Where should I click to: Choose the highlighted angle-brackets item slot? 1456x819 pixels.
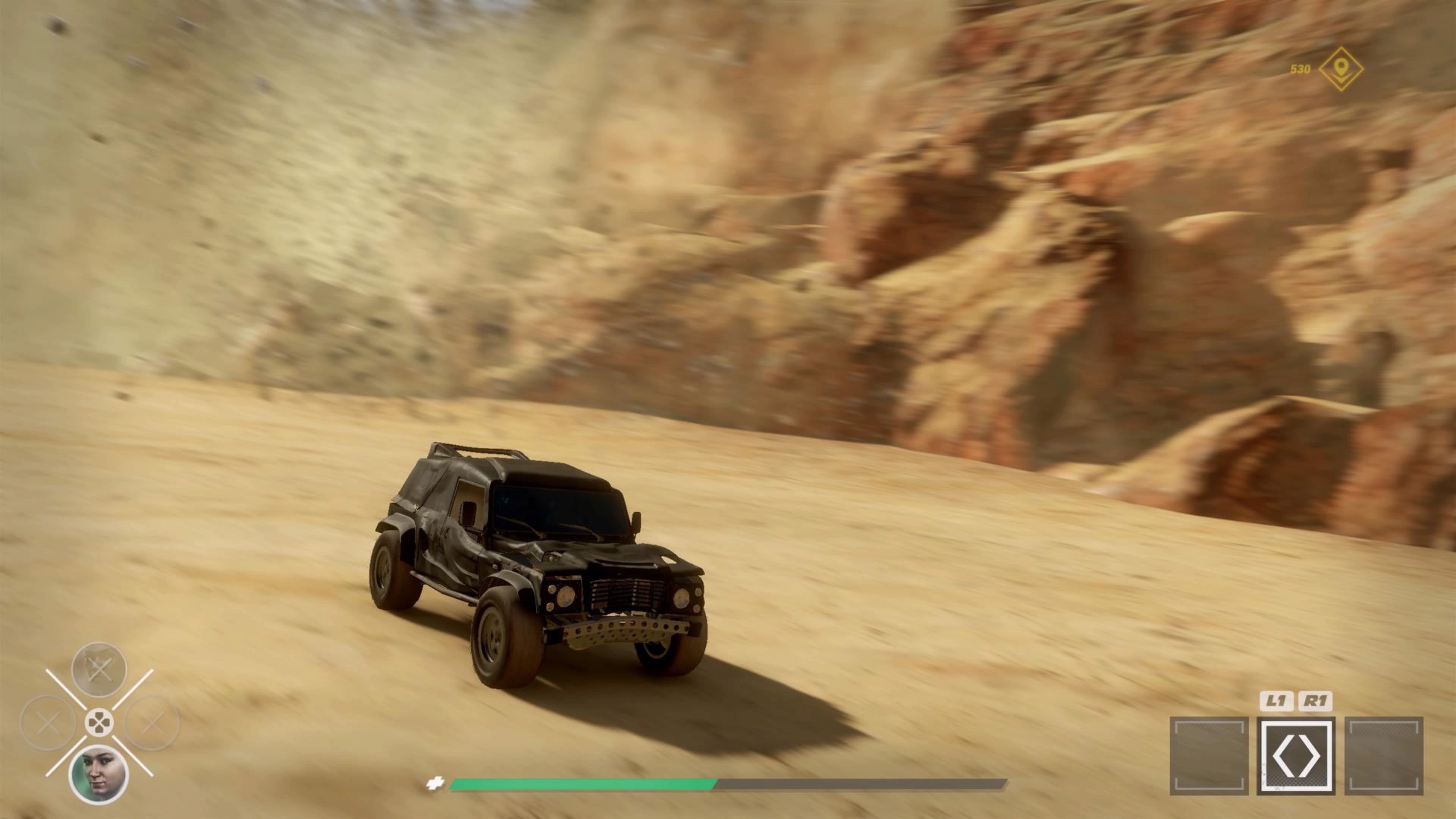(1296, 756)
